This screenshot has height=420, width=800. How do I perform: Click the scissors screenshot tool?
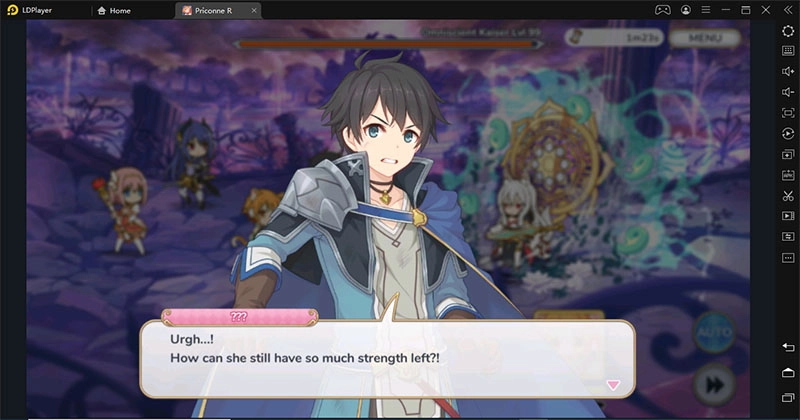coord(788,195)
